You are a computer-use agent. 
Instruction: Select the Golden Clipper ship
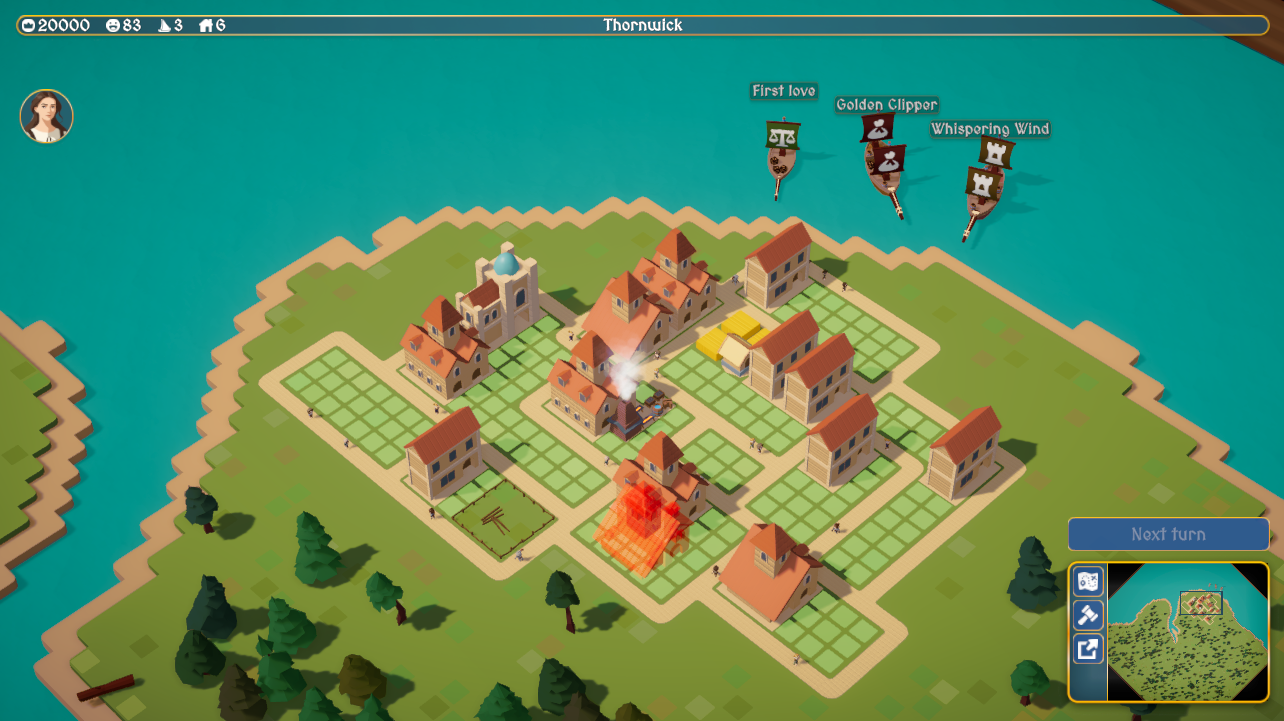tap(885, 165)
